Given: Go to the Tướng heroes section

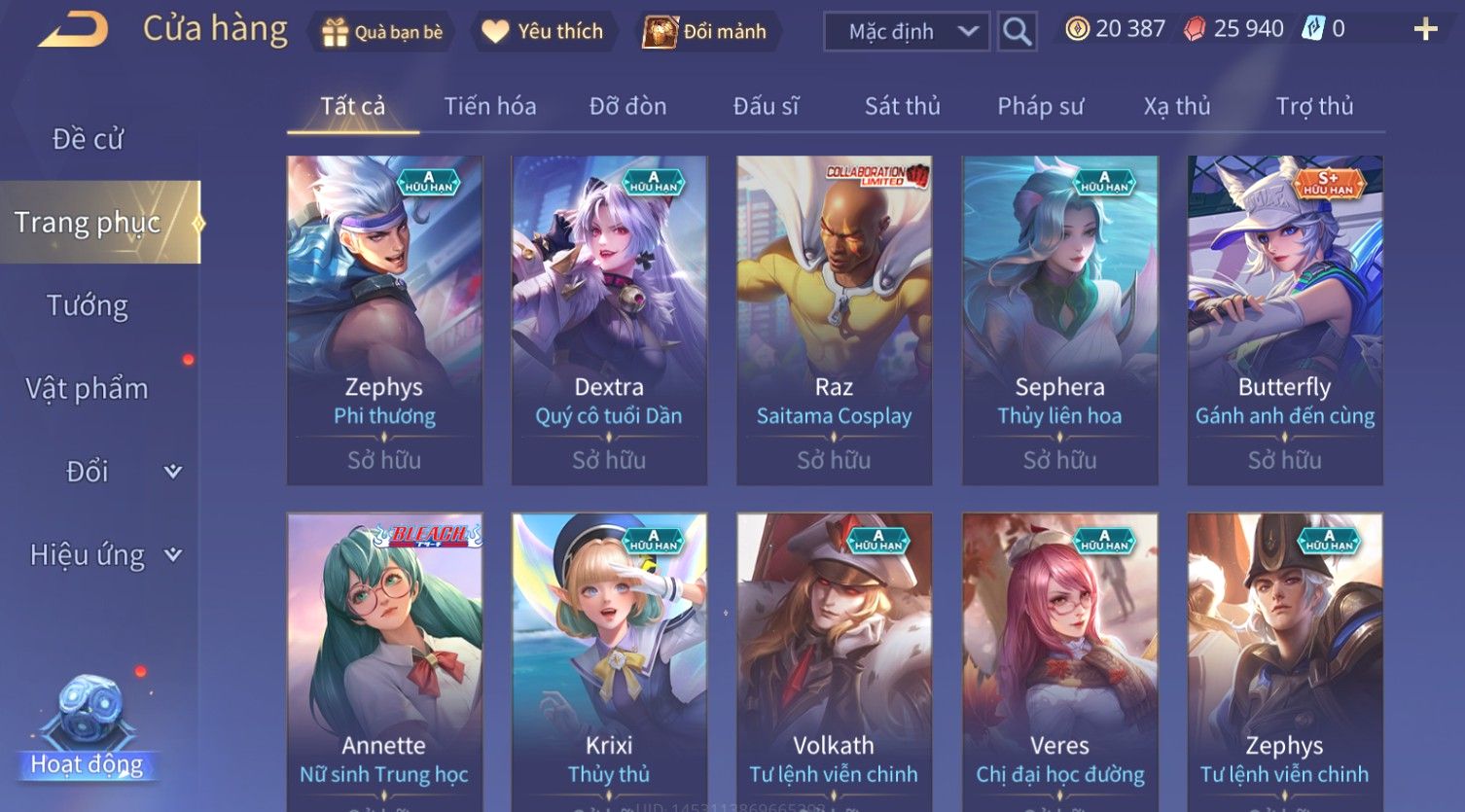Looking at the screenshot, I should pyautogui.click(x=88, y=305).
